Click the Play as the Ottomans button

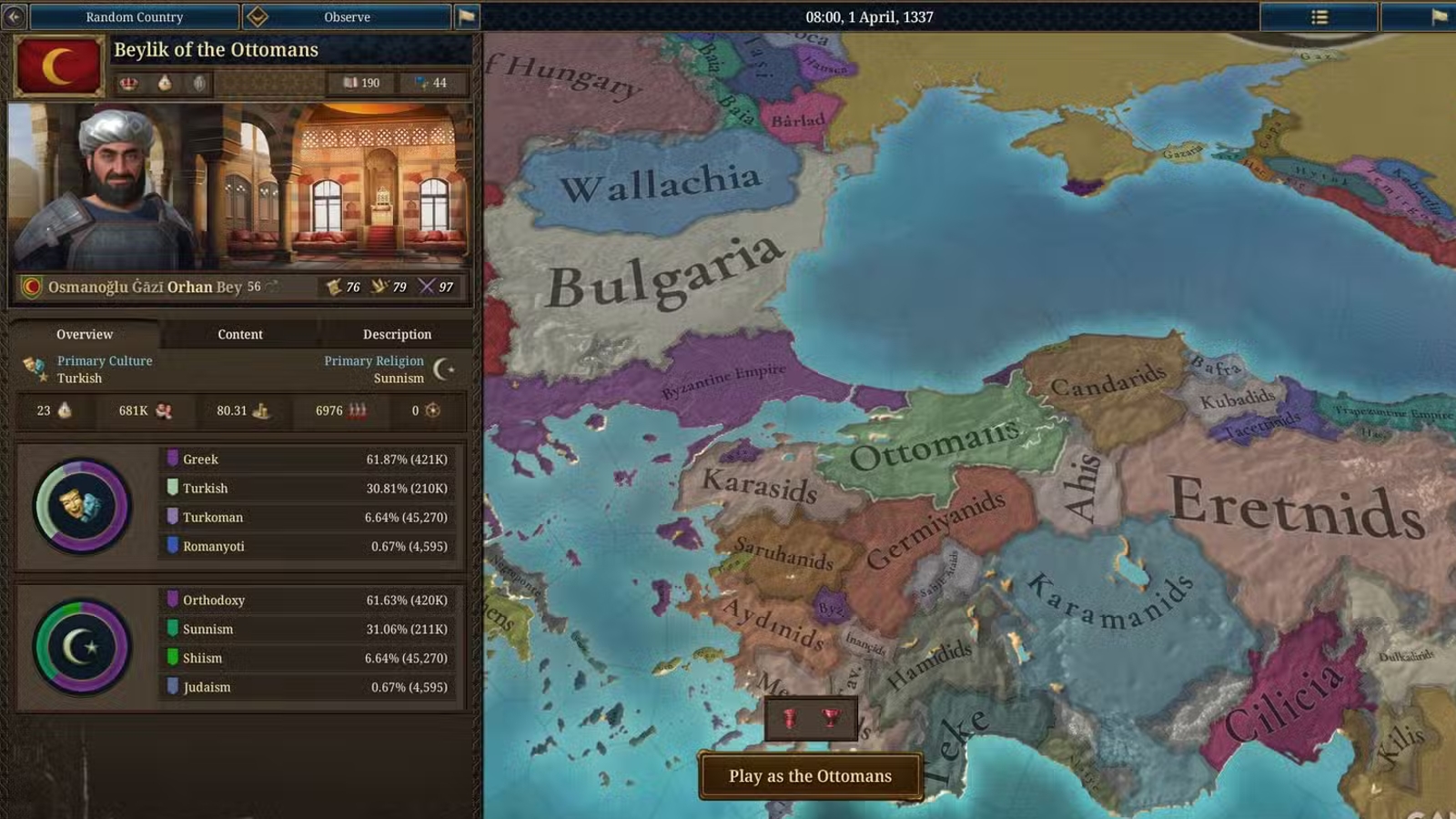pyautogui.click(x=810, y=776)
